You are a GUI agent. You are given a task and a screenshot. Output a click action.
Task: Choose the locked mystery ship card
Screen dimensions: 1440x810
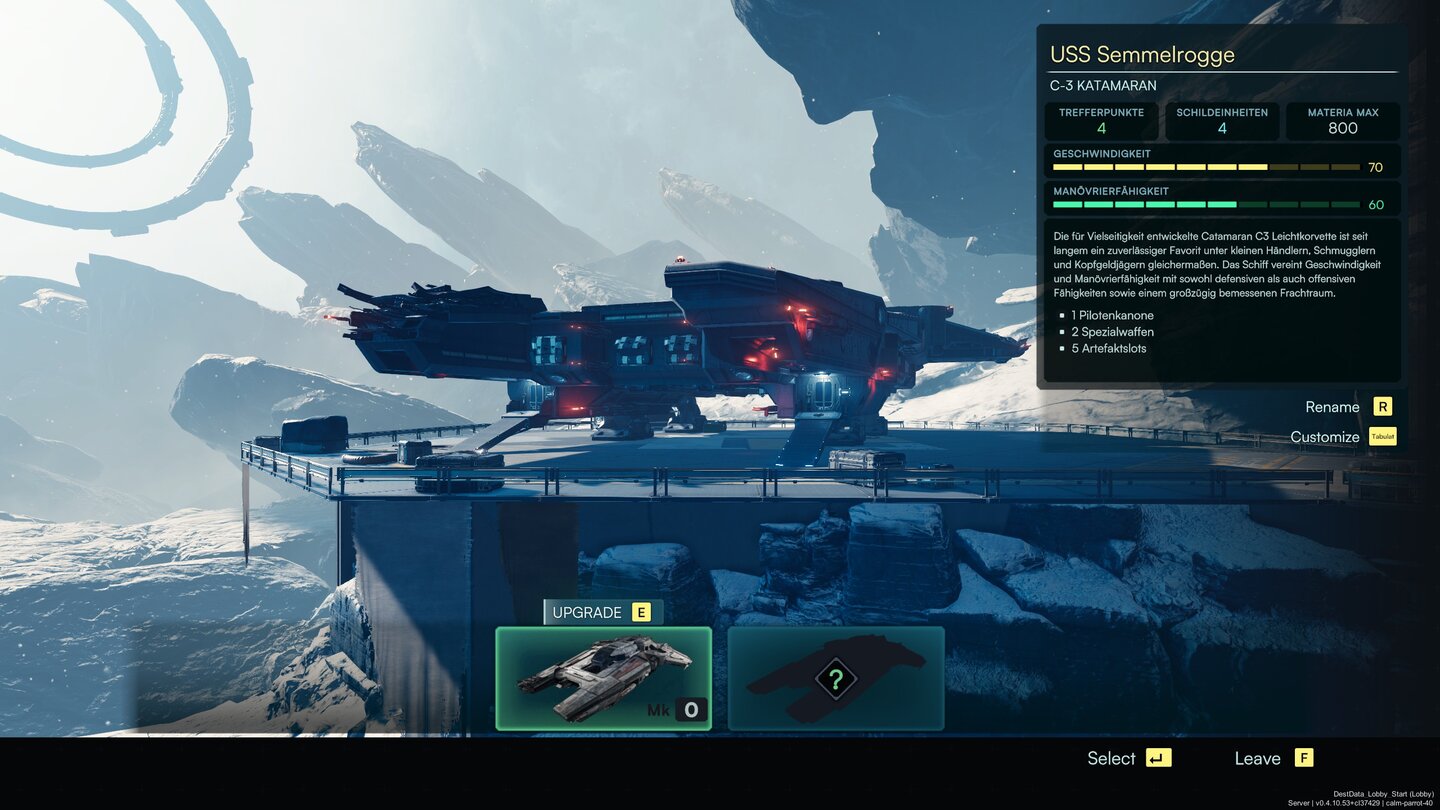click(x=835, y=678)
